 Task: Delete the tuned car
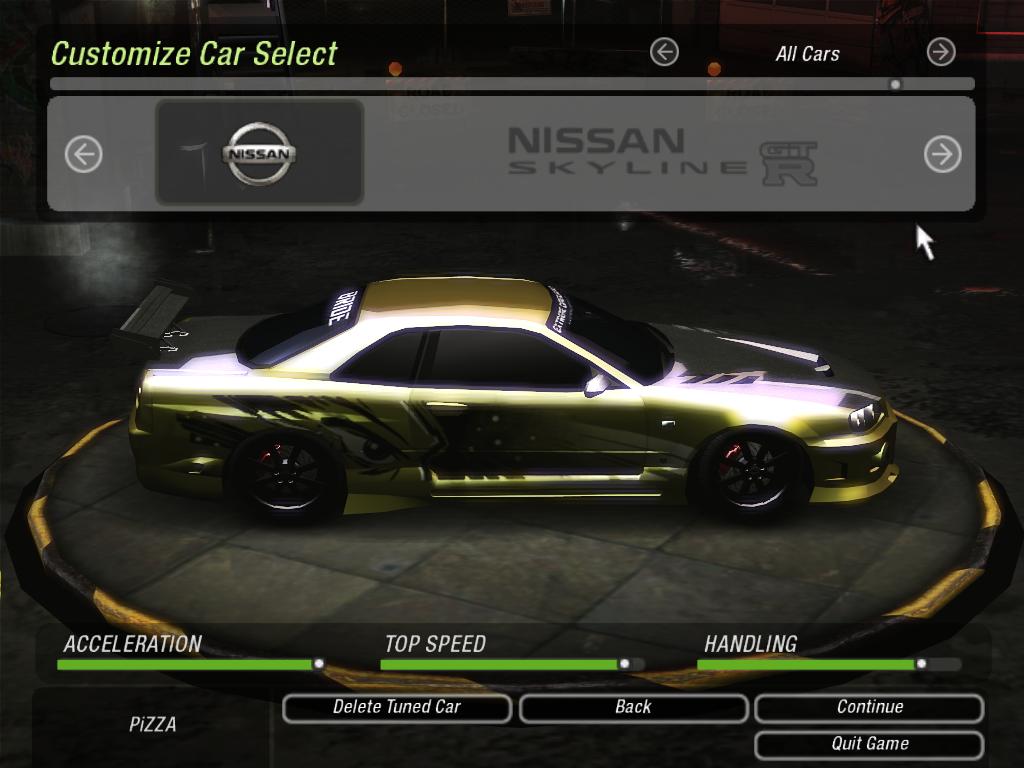[397, 708]
